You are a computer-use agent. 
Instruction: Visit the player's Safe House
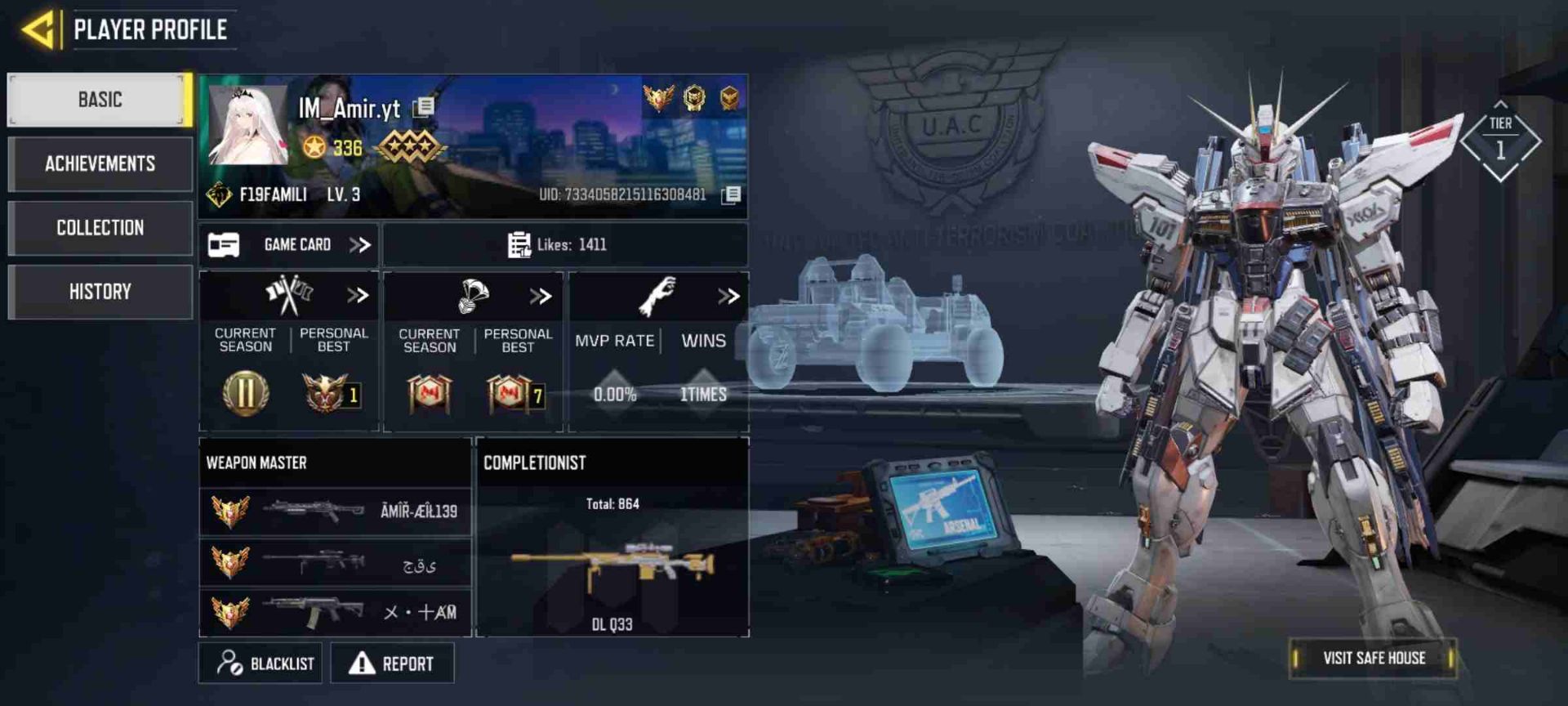pyautogui.click(x=1374, y=658)
